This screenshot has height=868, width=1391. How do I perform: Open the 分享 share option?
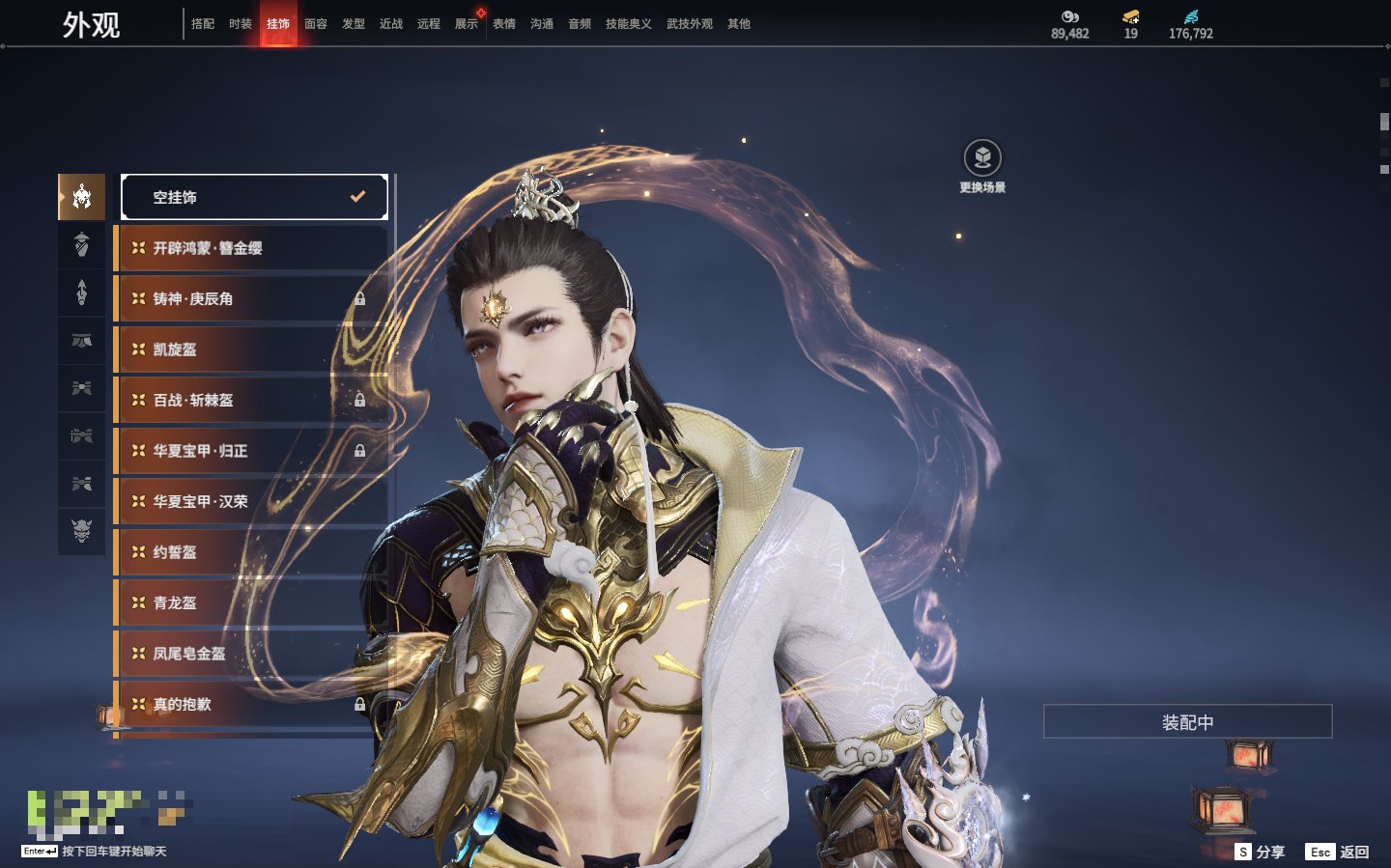1261,852
